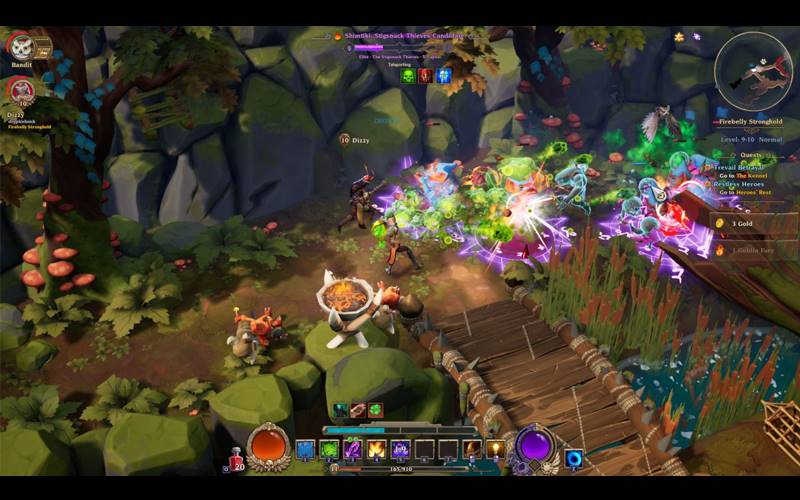Select the Bandit pet portrait
Image resolution: width=800 pixels, height=500 pixels.
coord(20,46)
